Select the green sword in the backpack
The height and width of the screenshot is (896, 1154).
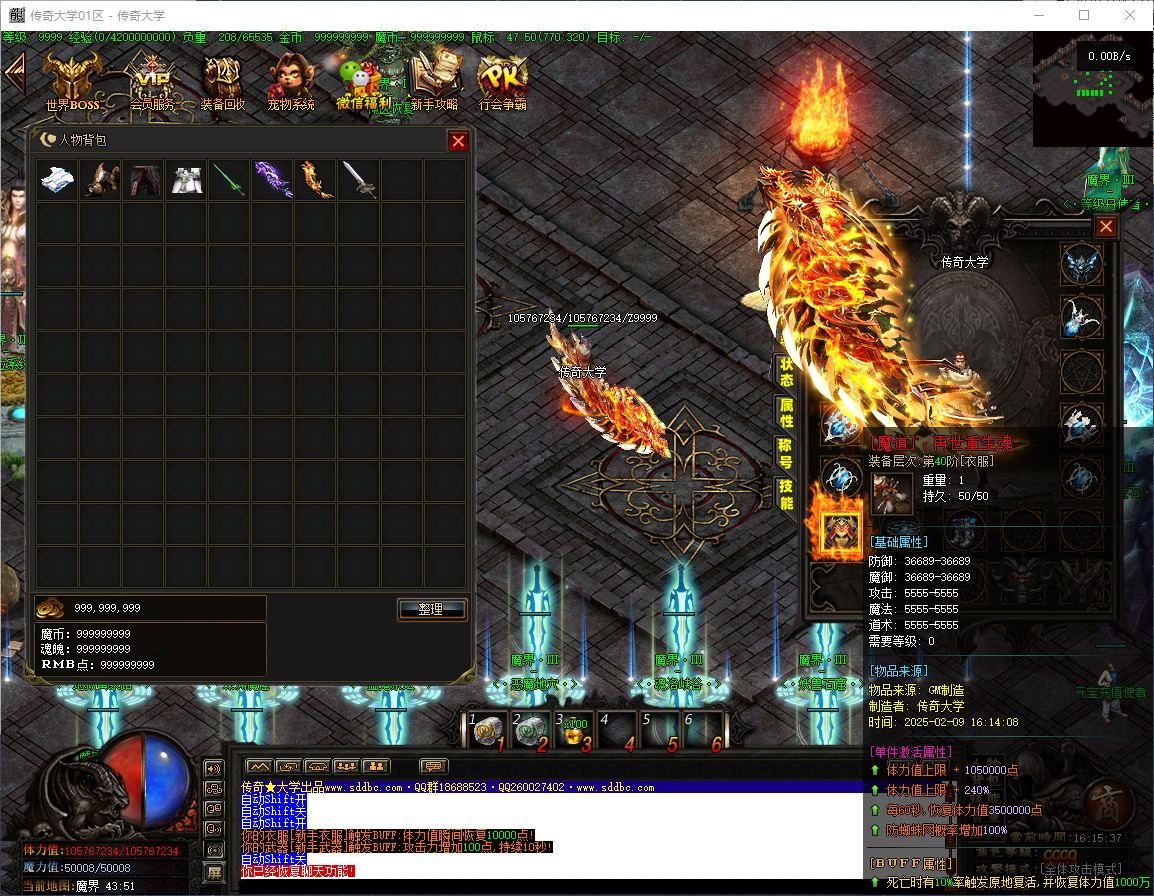(x=229, y=181)
